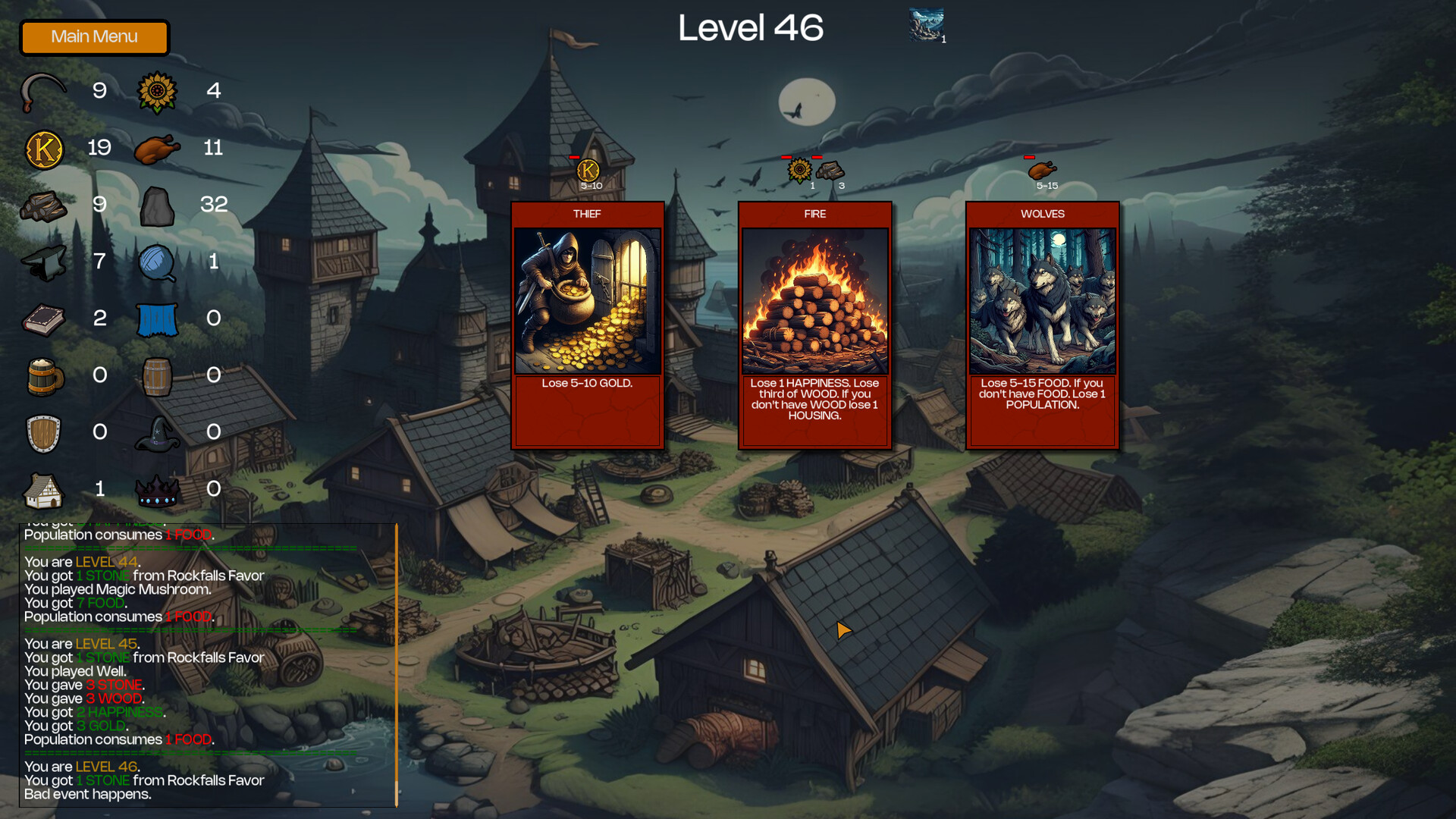Open the Main Menu
The image size is (1456, 819).
(94, 37)
